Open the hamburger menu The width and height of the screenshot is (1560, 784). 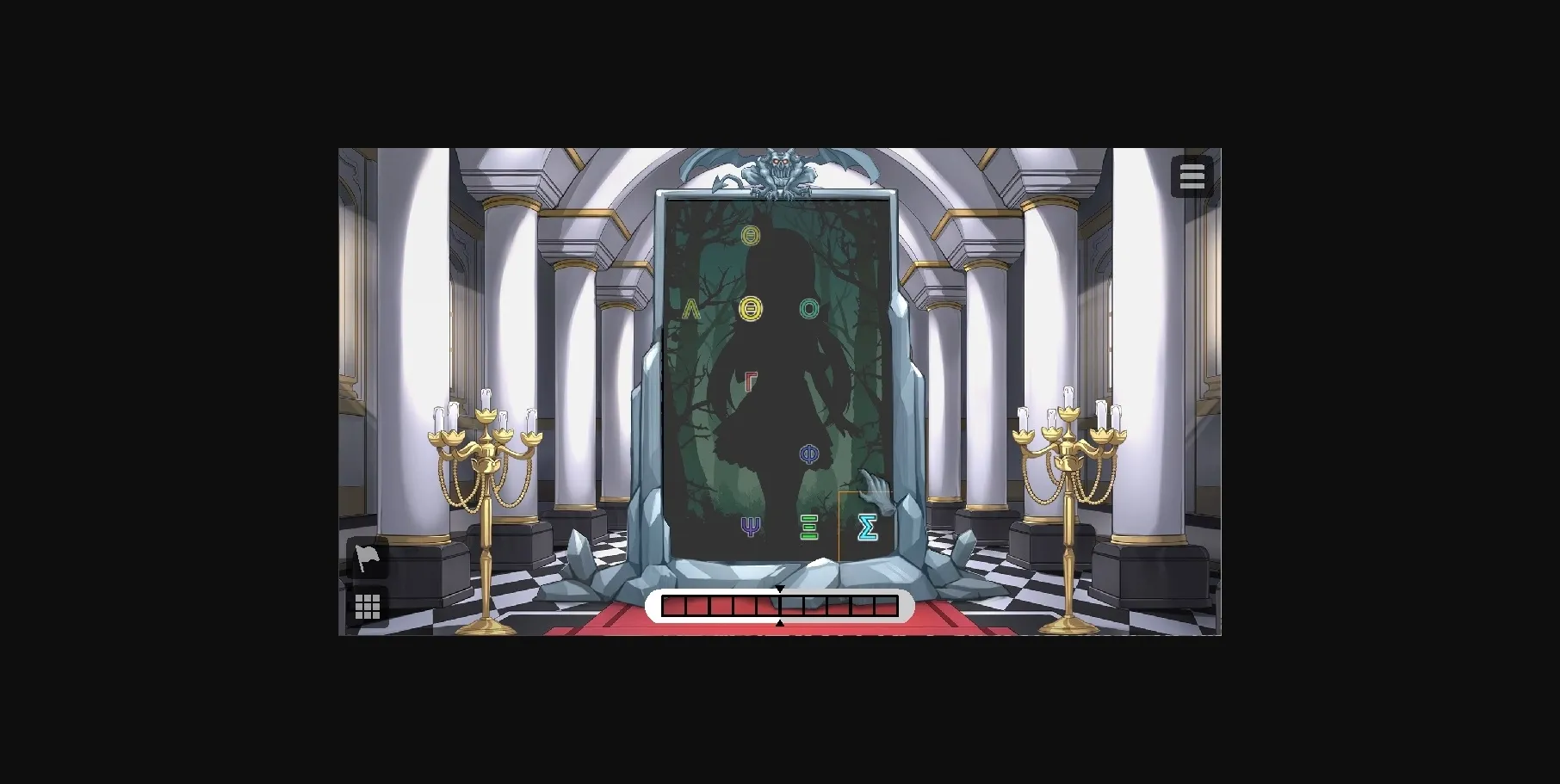click(1192, 175)
